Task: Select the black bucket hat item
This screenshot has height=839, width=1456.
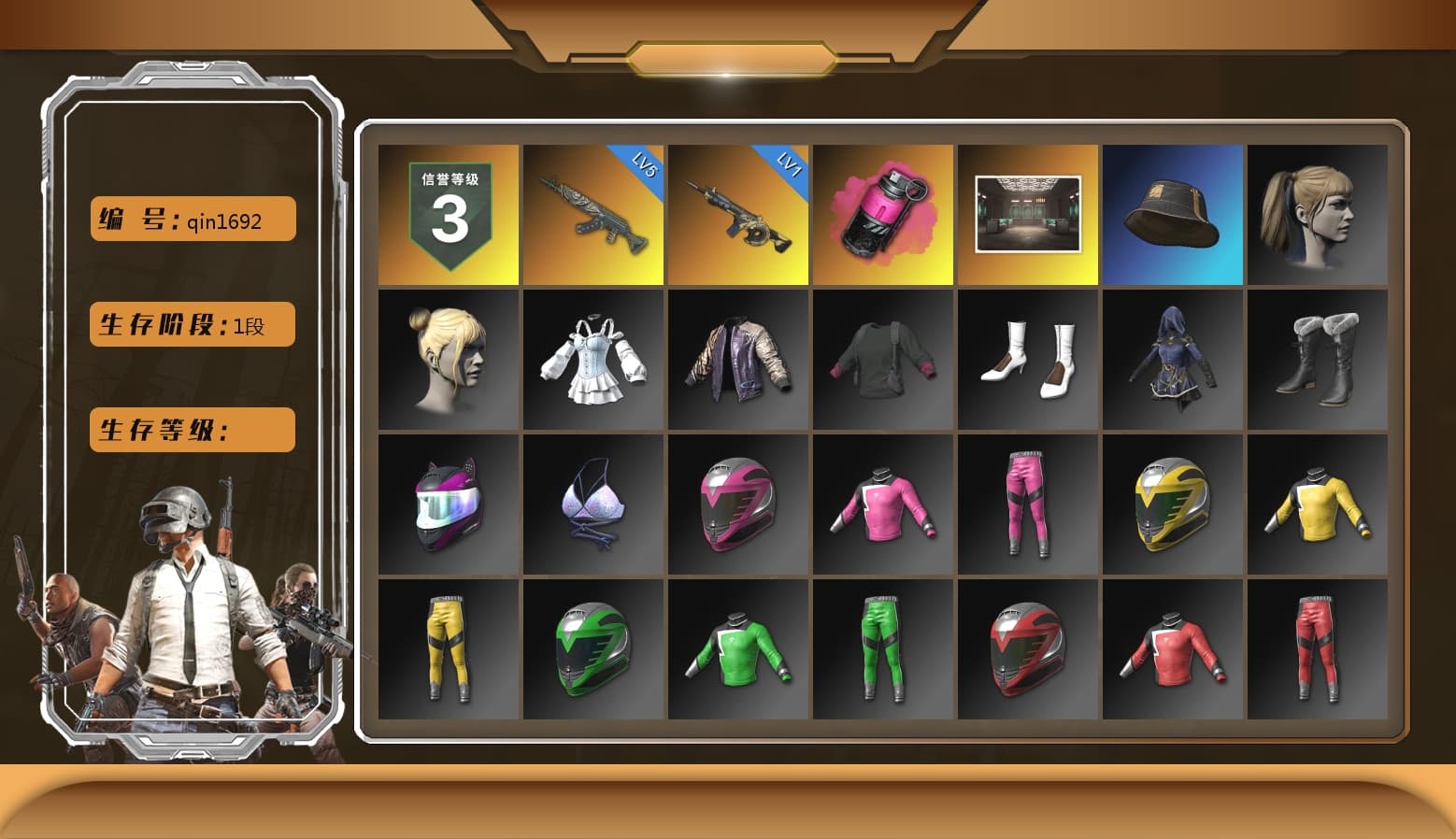Action: point(1173,213)
